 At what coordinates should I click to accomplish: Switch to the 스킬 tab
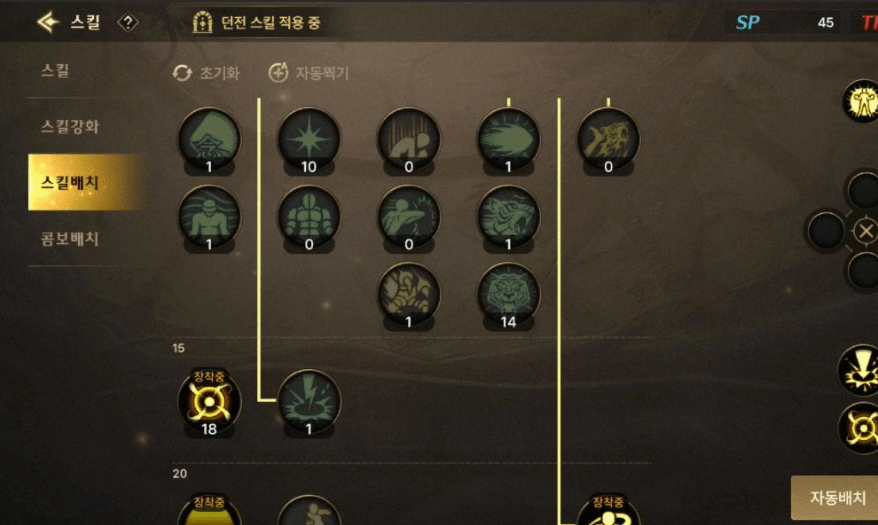[56, 71]
